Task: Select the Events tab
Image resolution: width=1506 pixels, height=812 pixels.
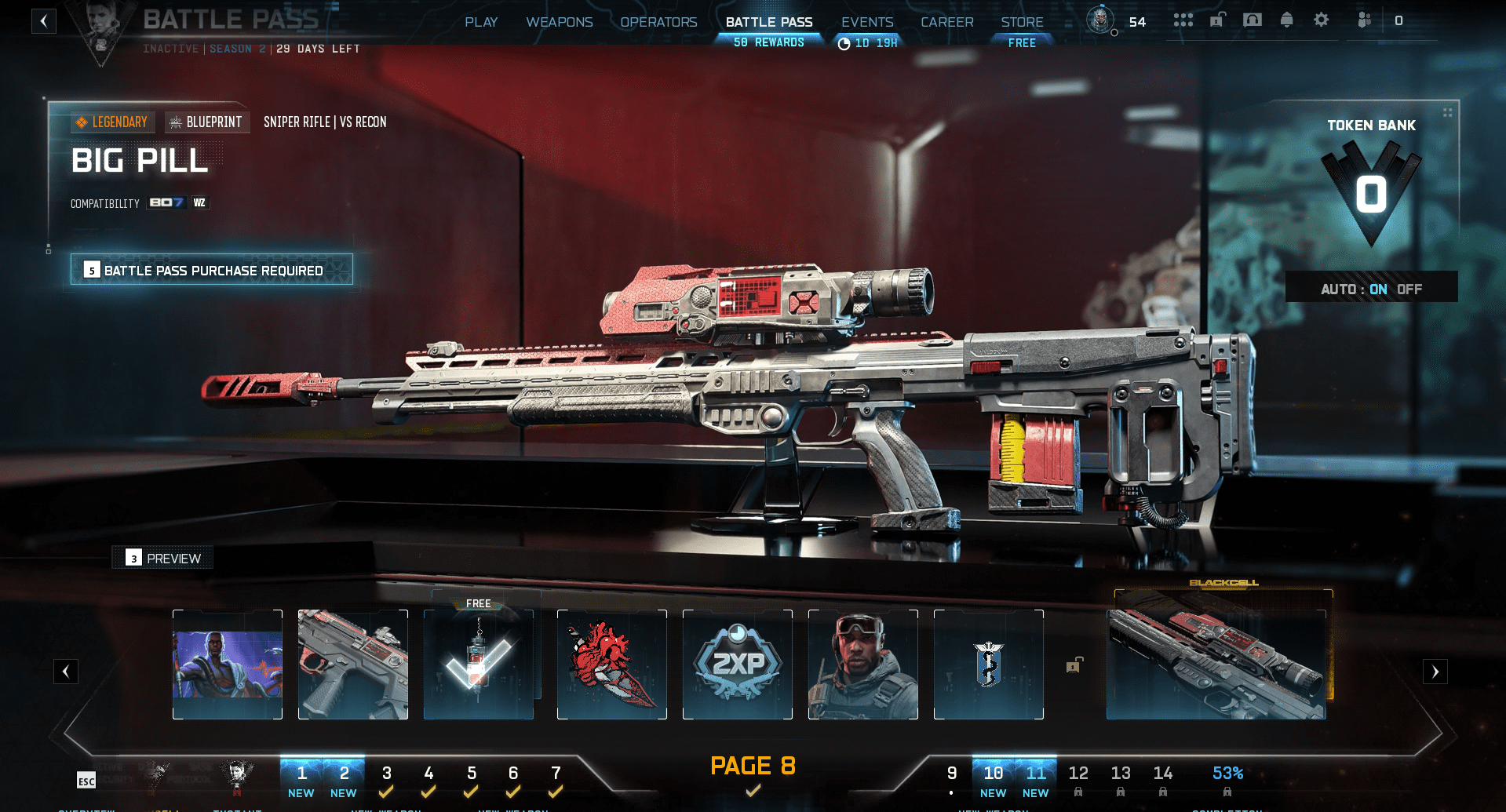Action: tap(867, 22)
